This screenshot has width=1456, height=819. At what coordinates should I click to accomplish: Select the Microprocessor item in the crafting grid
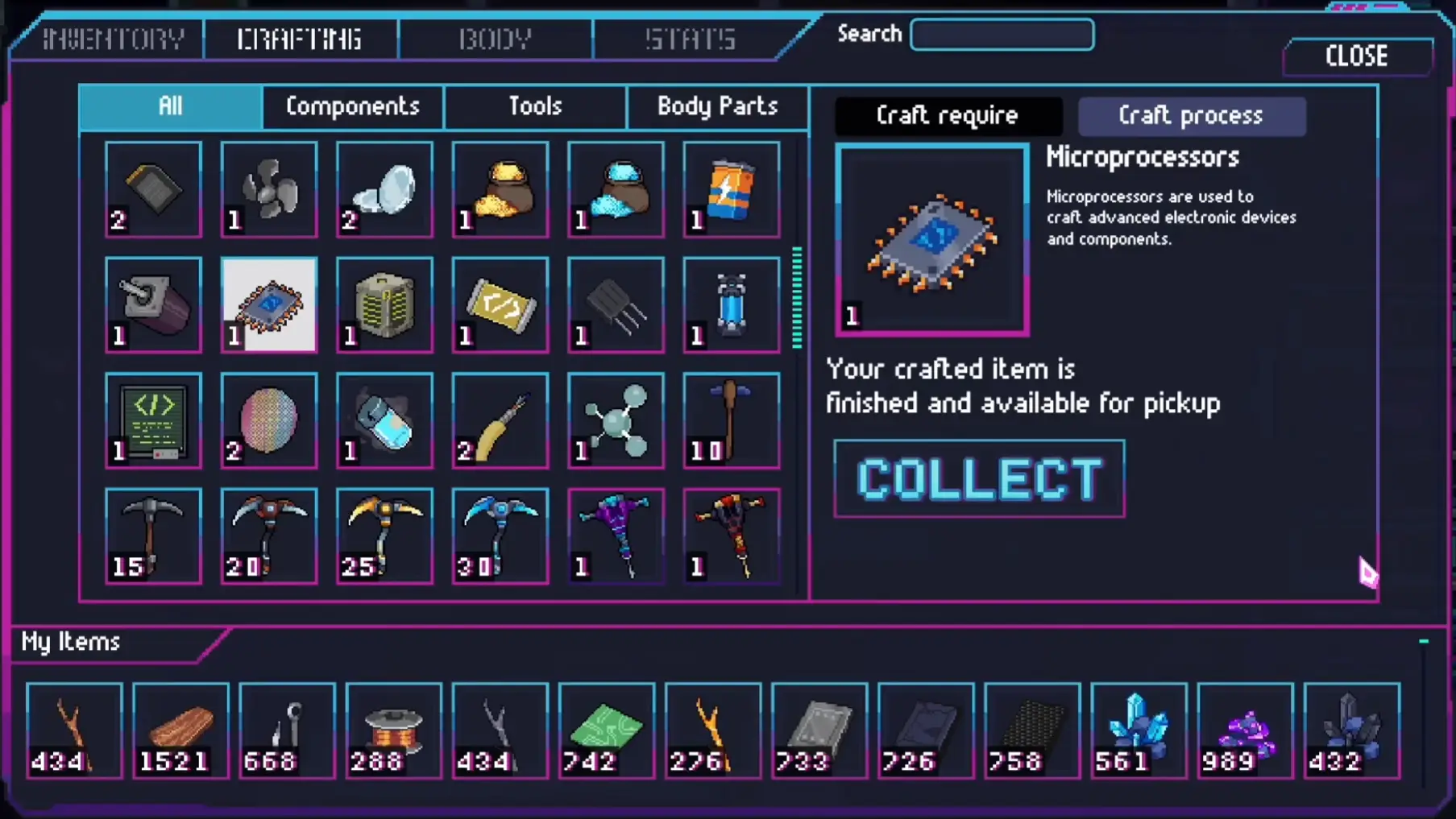(269, 306)
